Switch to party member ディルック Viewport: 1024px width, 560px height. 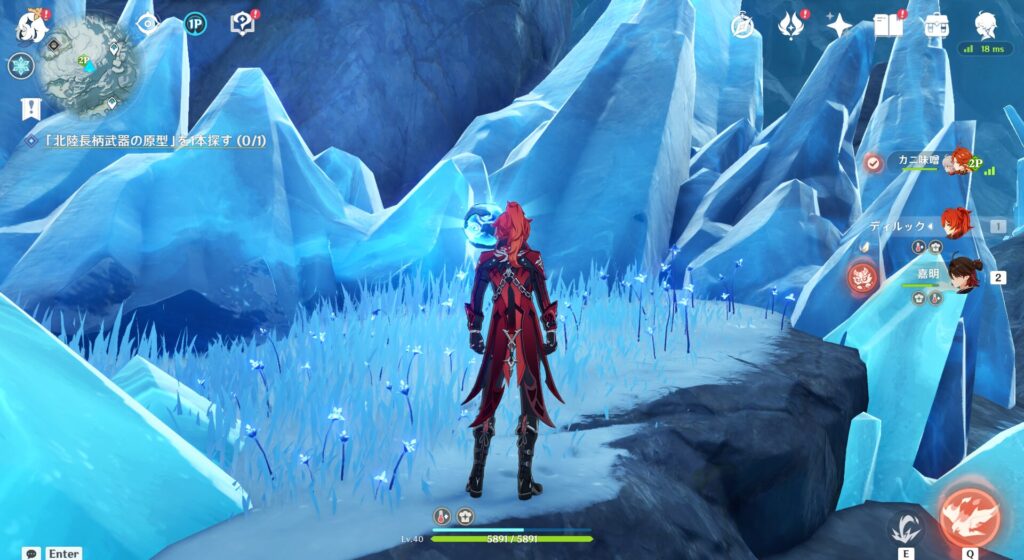click(932, 226)
